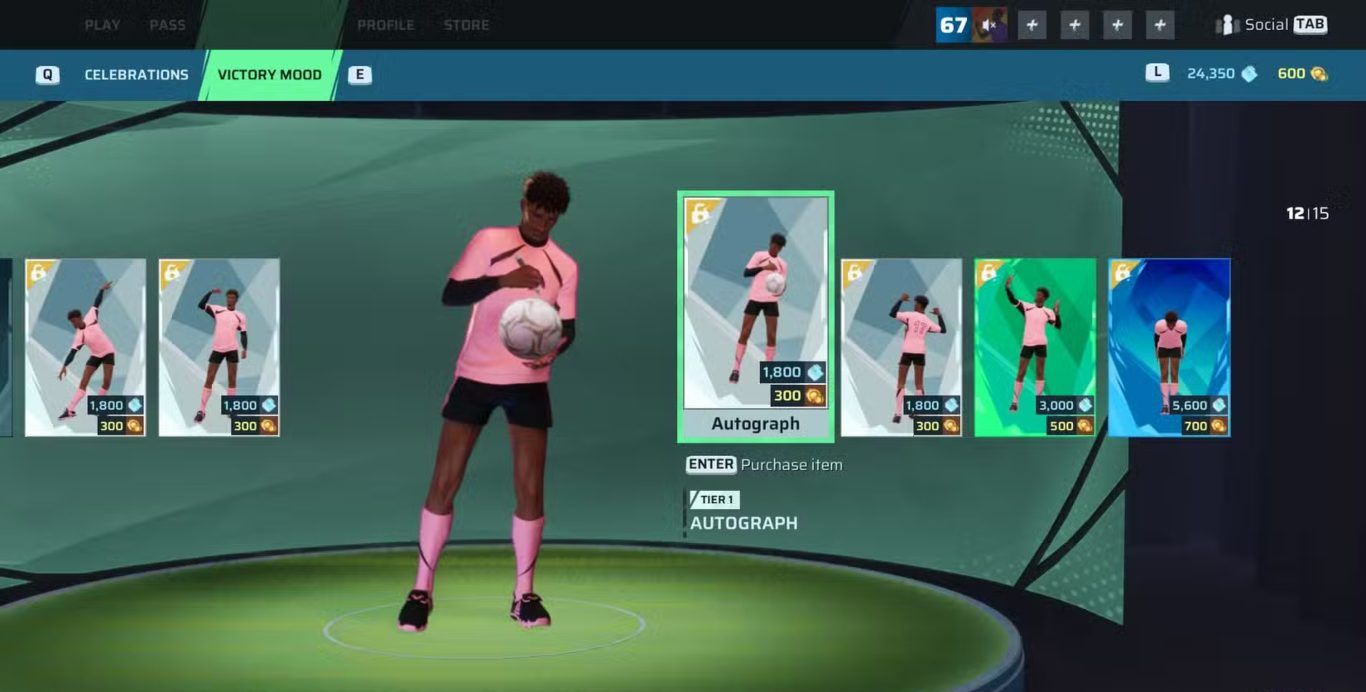This screenshot has width=1366, height=692.
Task: Choose the Autograph victory mood card
Action: (755, 315)
